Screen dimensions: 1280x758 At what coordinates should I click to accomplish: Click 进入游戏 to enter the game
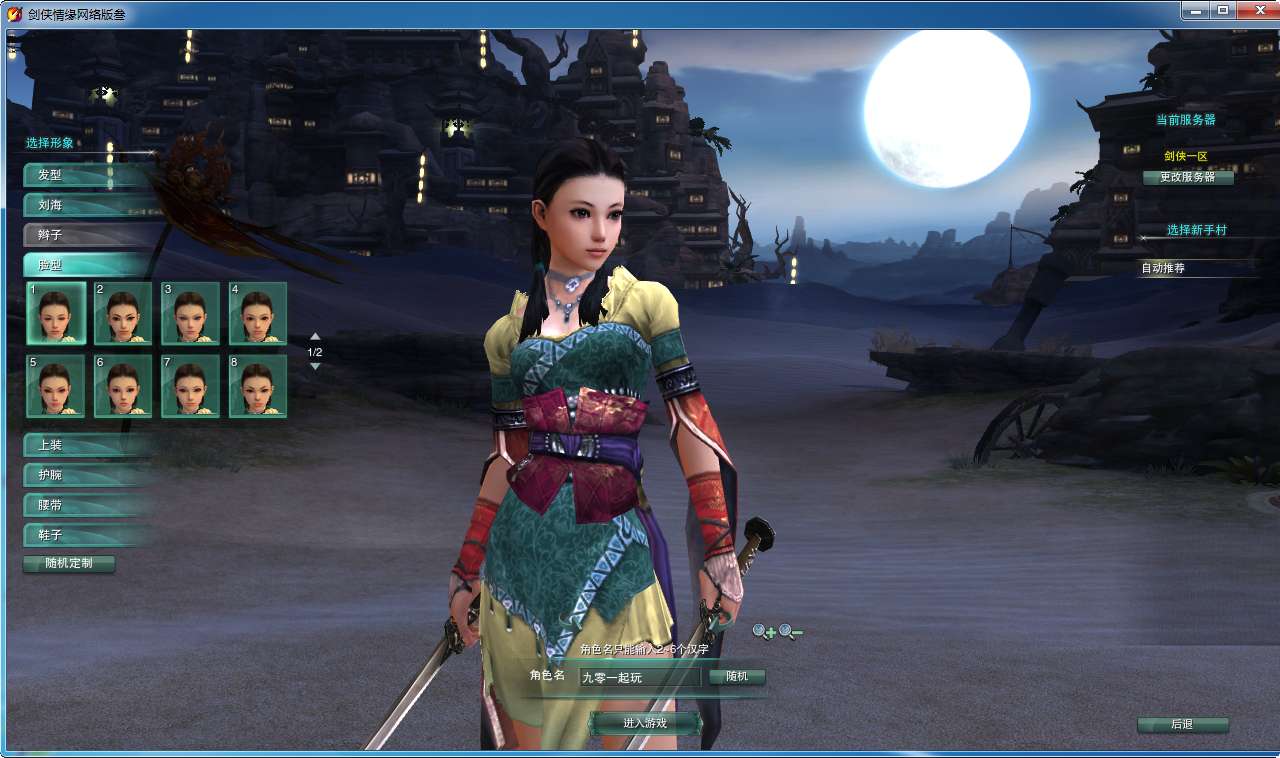(645, 723)
